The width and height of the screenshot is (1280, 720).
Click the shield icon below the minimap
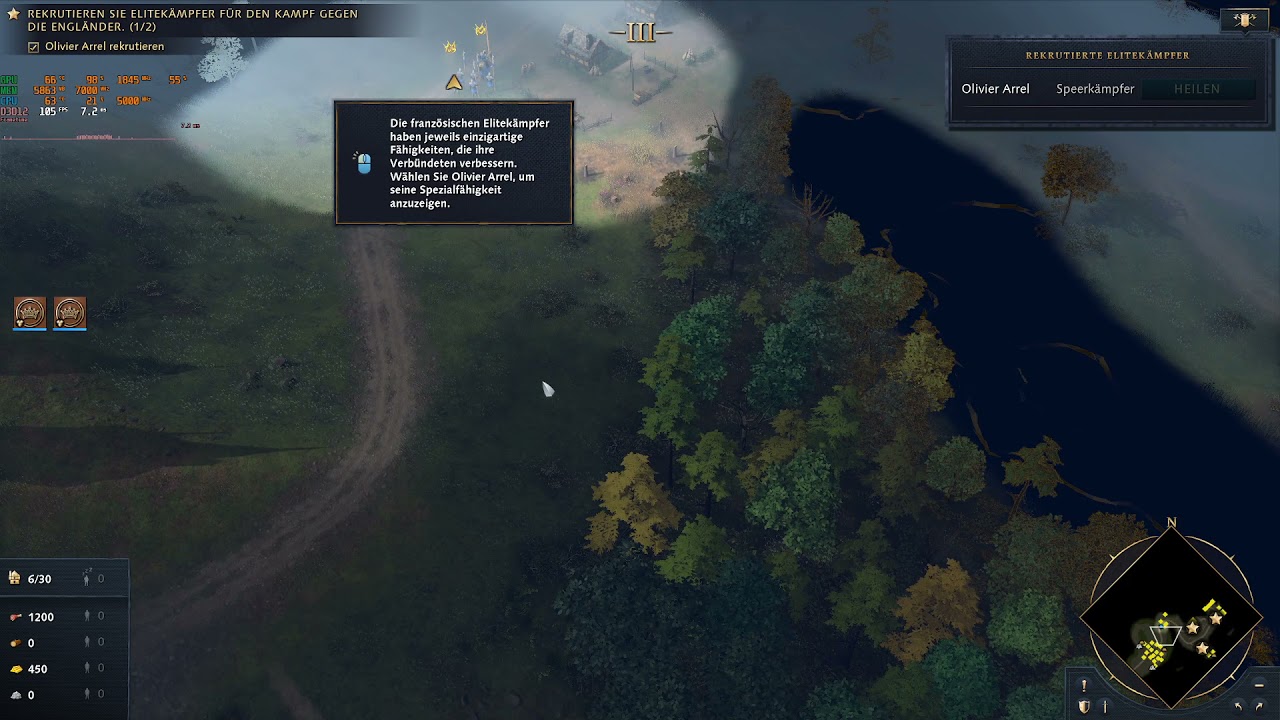click(x=1084, y=707)
